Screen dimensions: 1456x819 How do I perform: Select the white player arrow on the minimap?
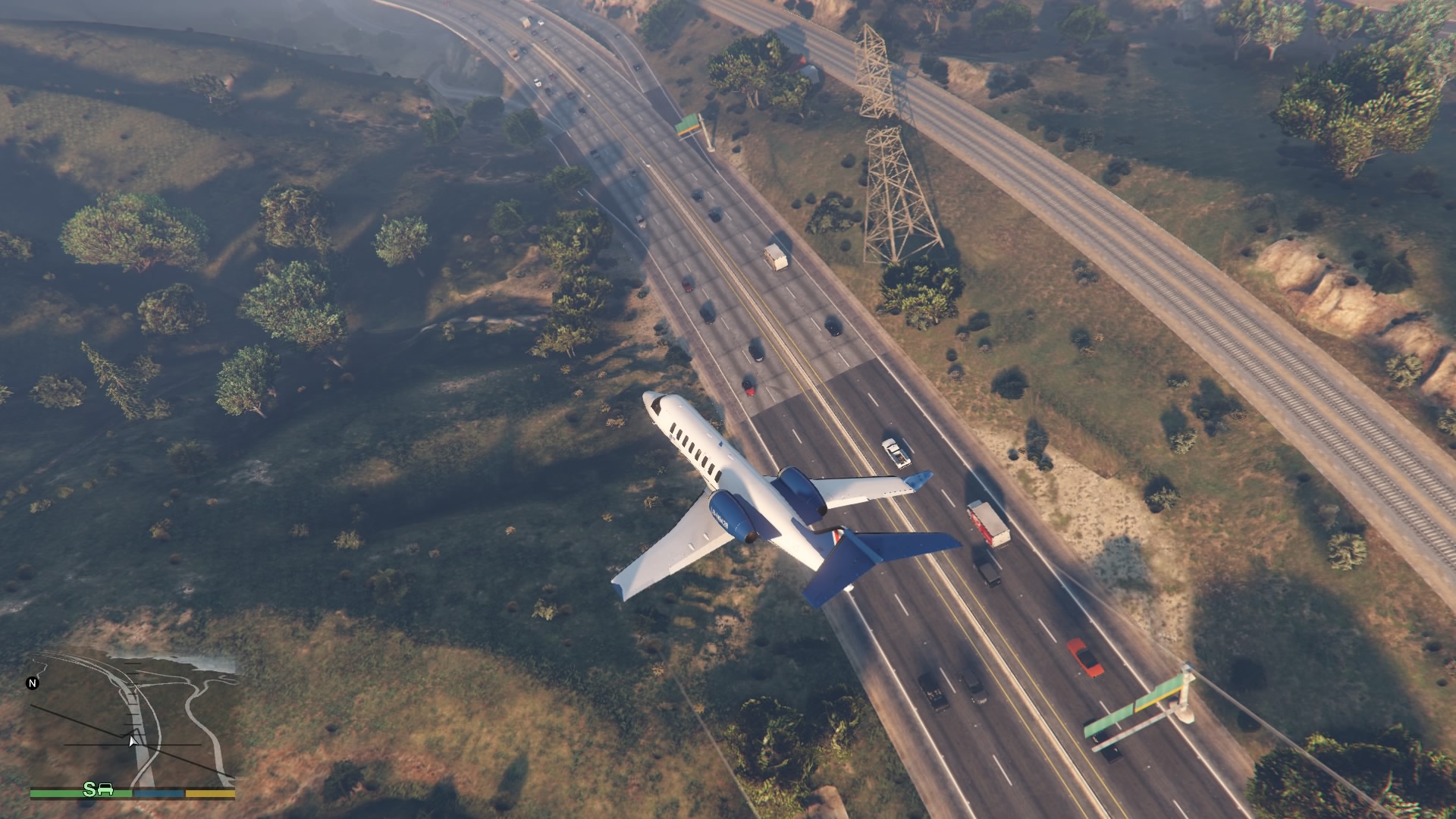click(x=133, y=740)
